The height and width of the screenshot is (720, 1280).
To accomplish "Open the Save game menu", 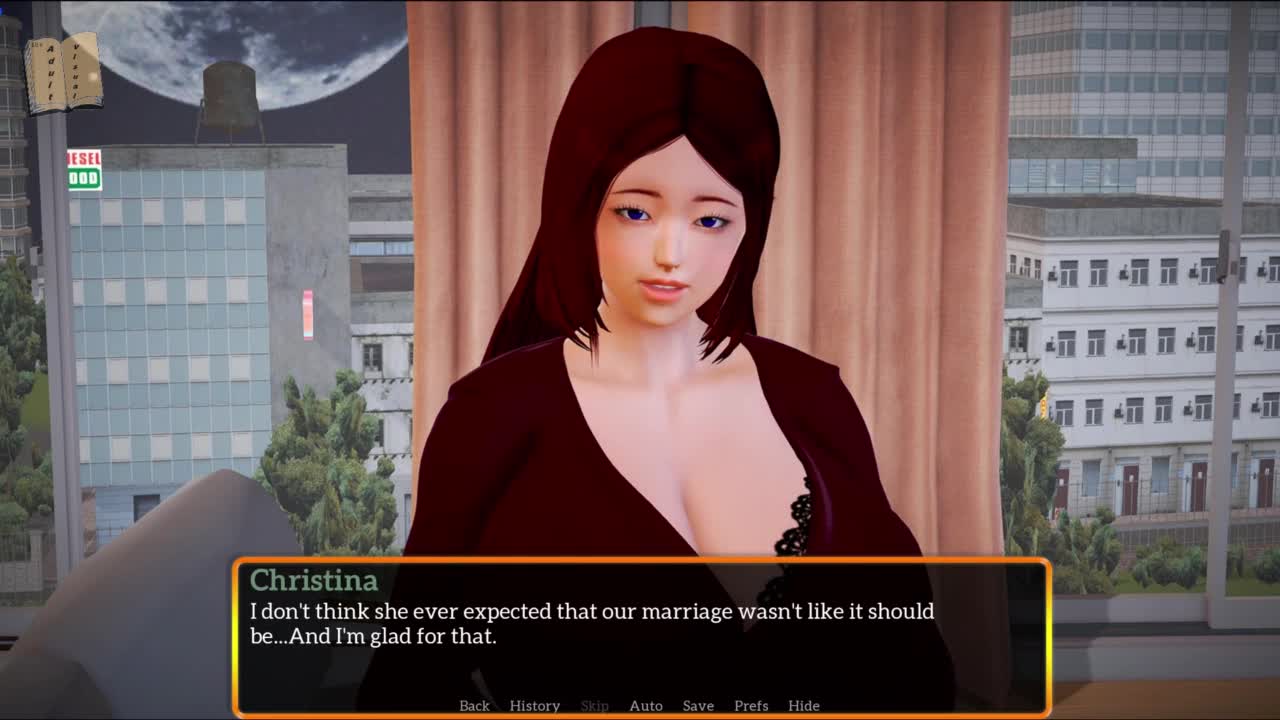I will [698, 705].
